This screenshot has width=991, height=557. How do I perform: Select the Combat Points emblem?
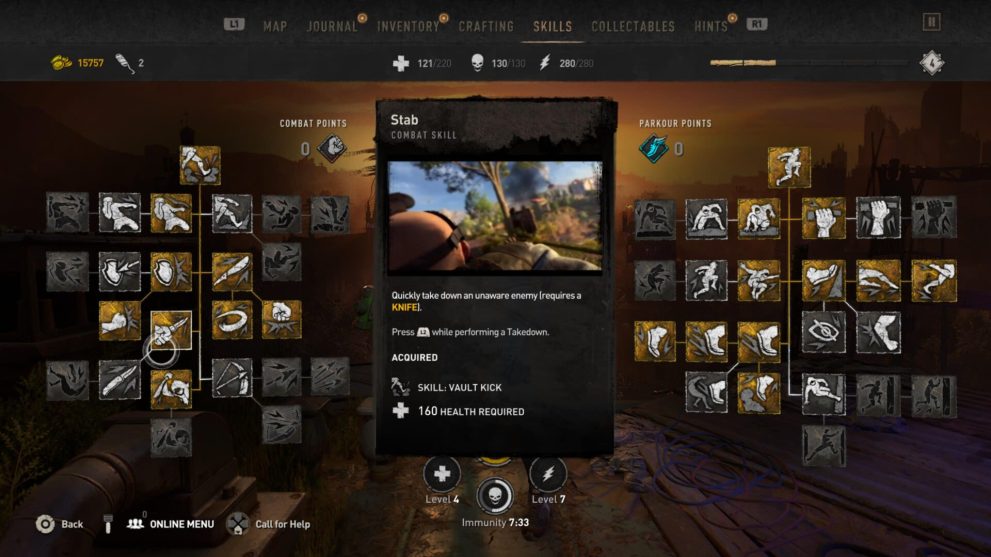click(x=331, y=149)
